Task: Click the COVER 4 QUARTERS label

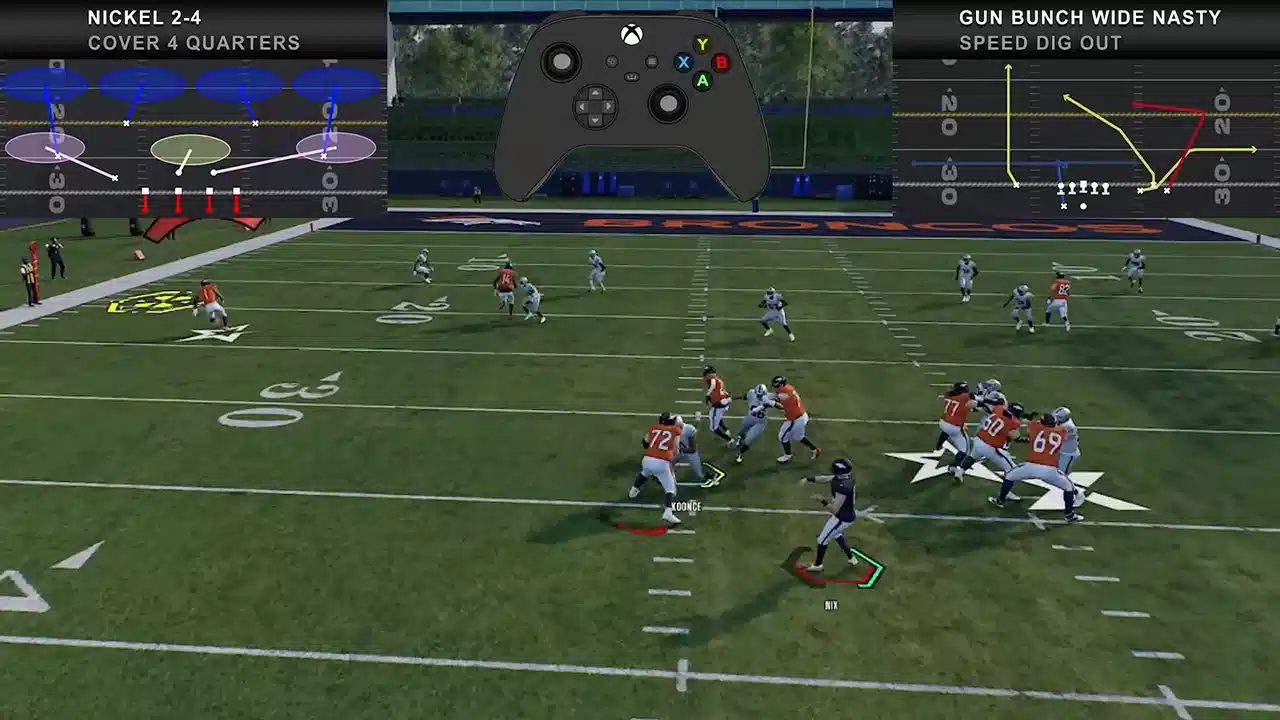Action: (195, 43)
